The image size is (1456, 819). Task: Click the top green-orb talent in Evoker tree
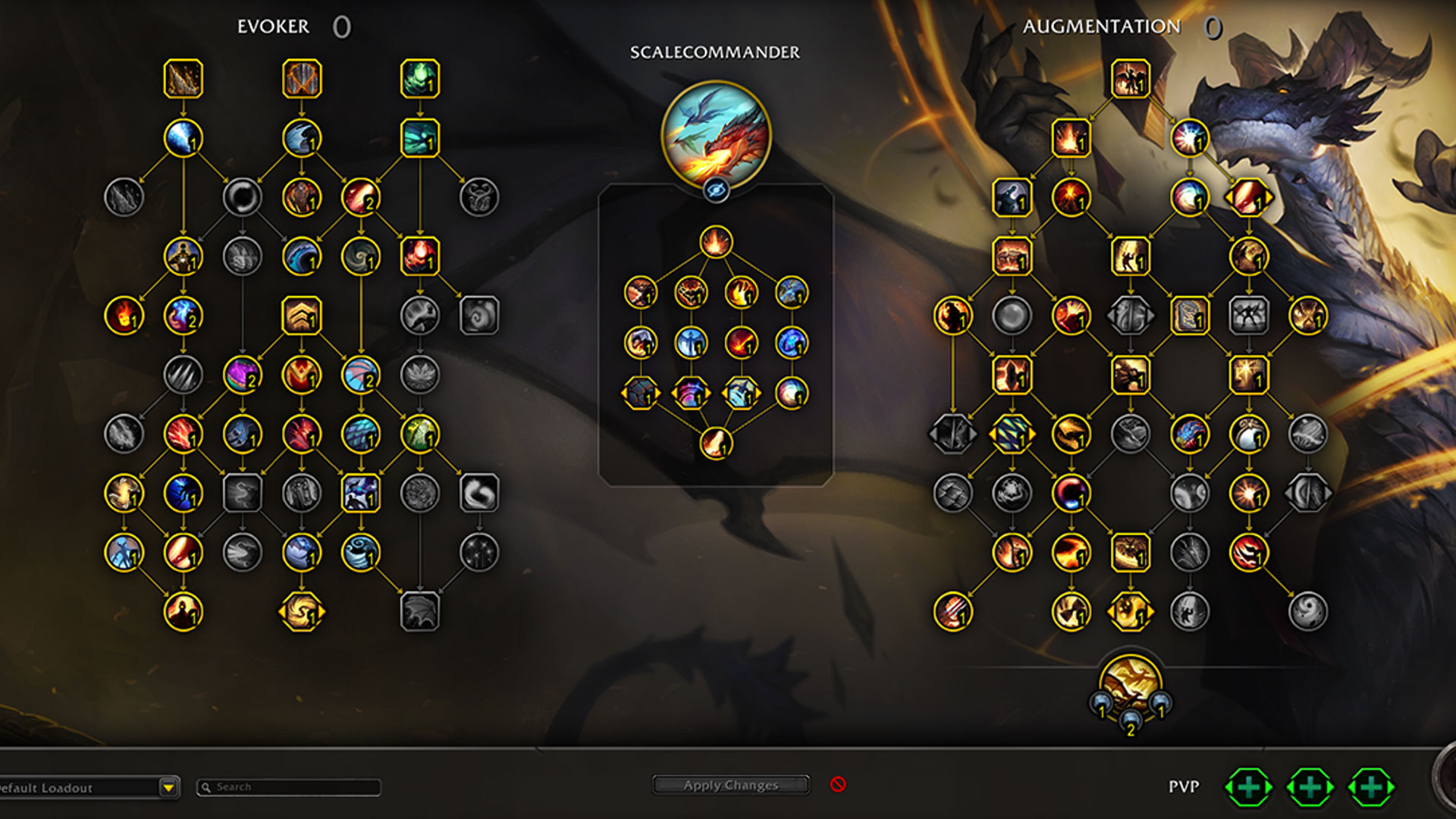(420, 79)
